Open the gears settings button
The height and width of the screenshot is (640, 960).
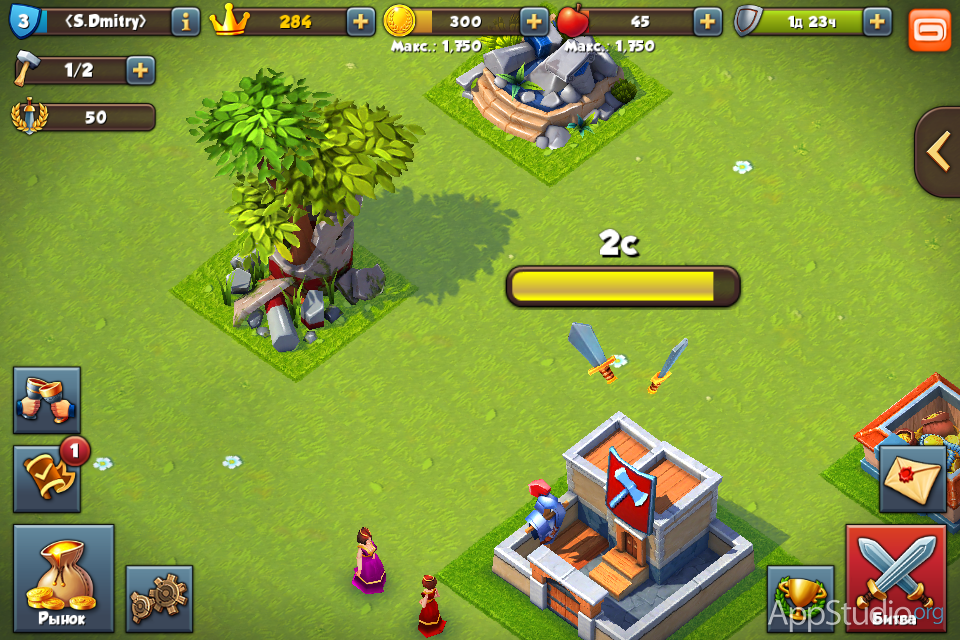click(159, 598)
